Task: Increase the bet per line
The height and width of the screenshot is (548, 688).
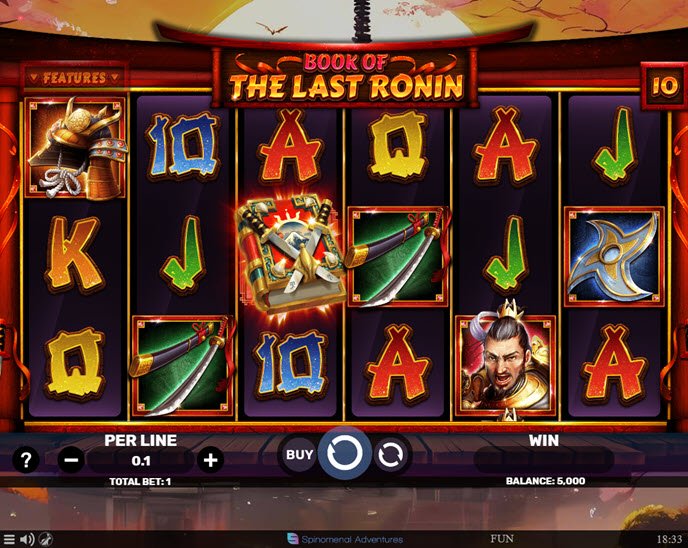Action: [210, 461]
